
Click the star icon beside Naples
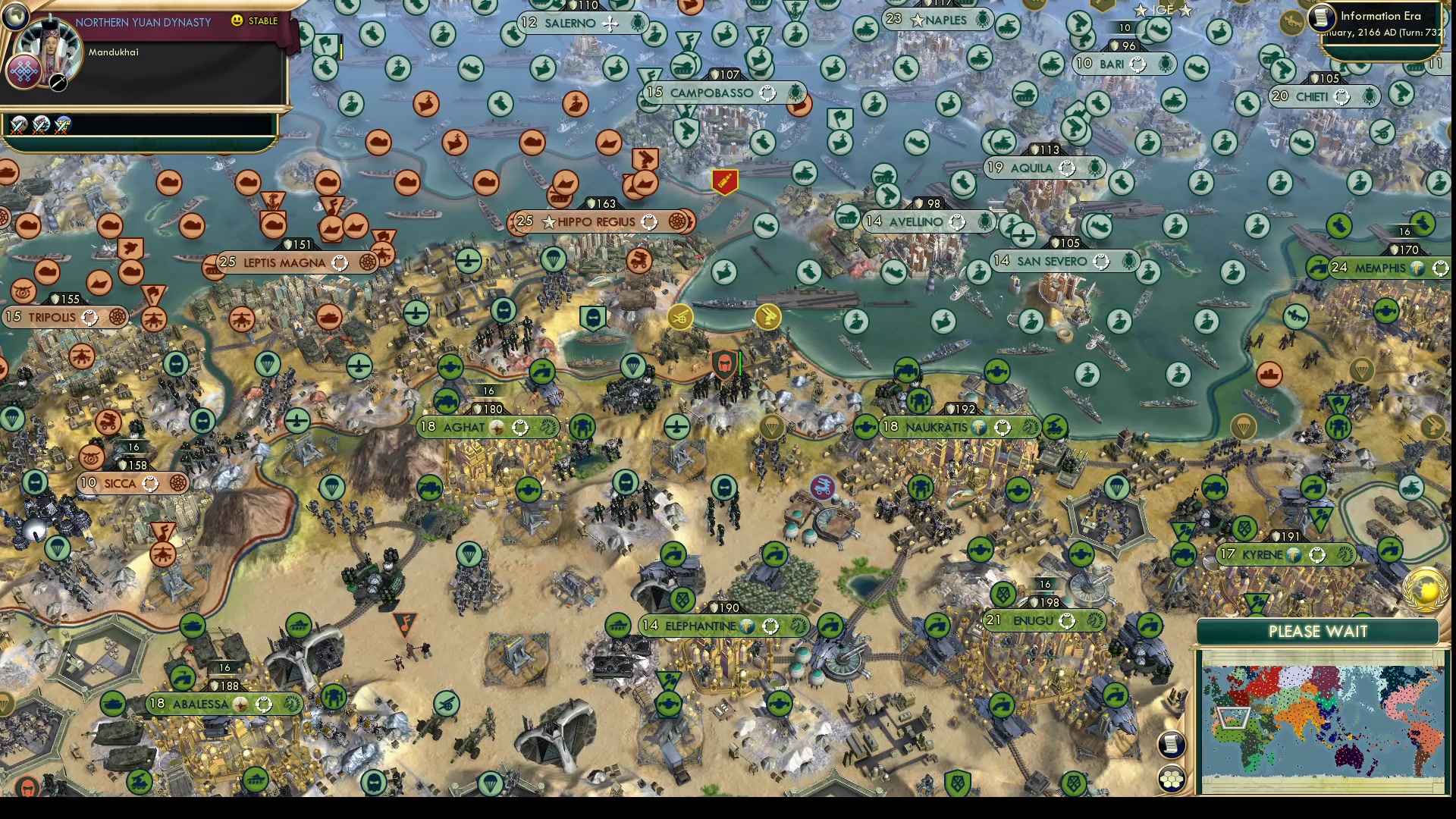pyautogui.click(x=916, y=20)
